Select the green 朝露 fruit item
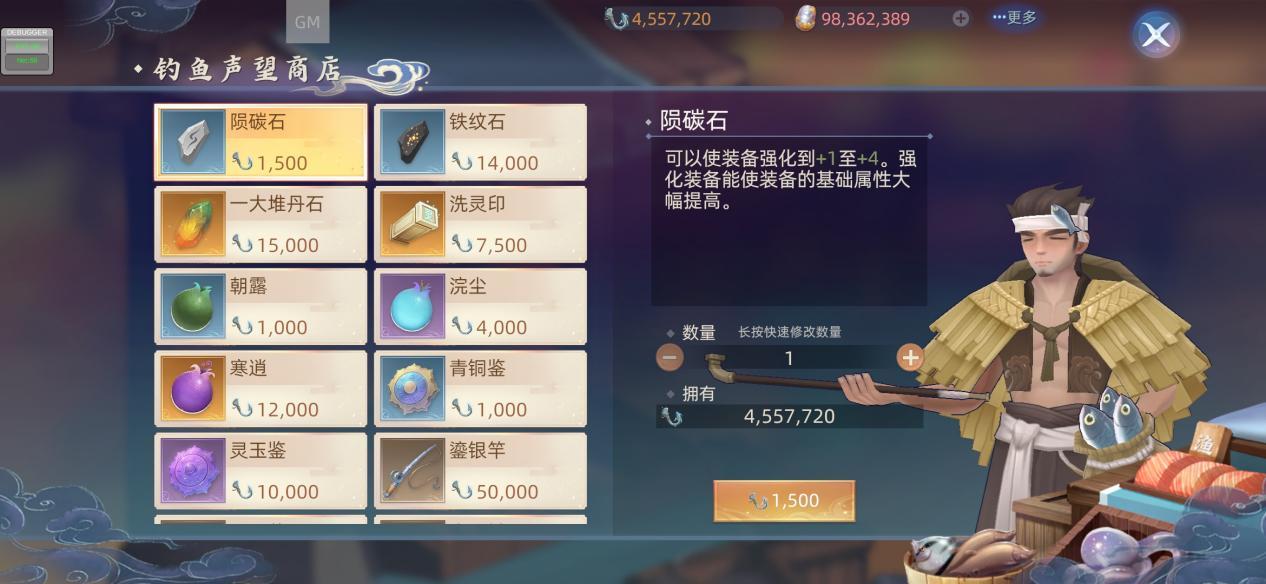This screenshot has width=1266, height=584. (260, 306)
